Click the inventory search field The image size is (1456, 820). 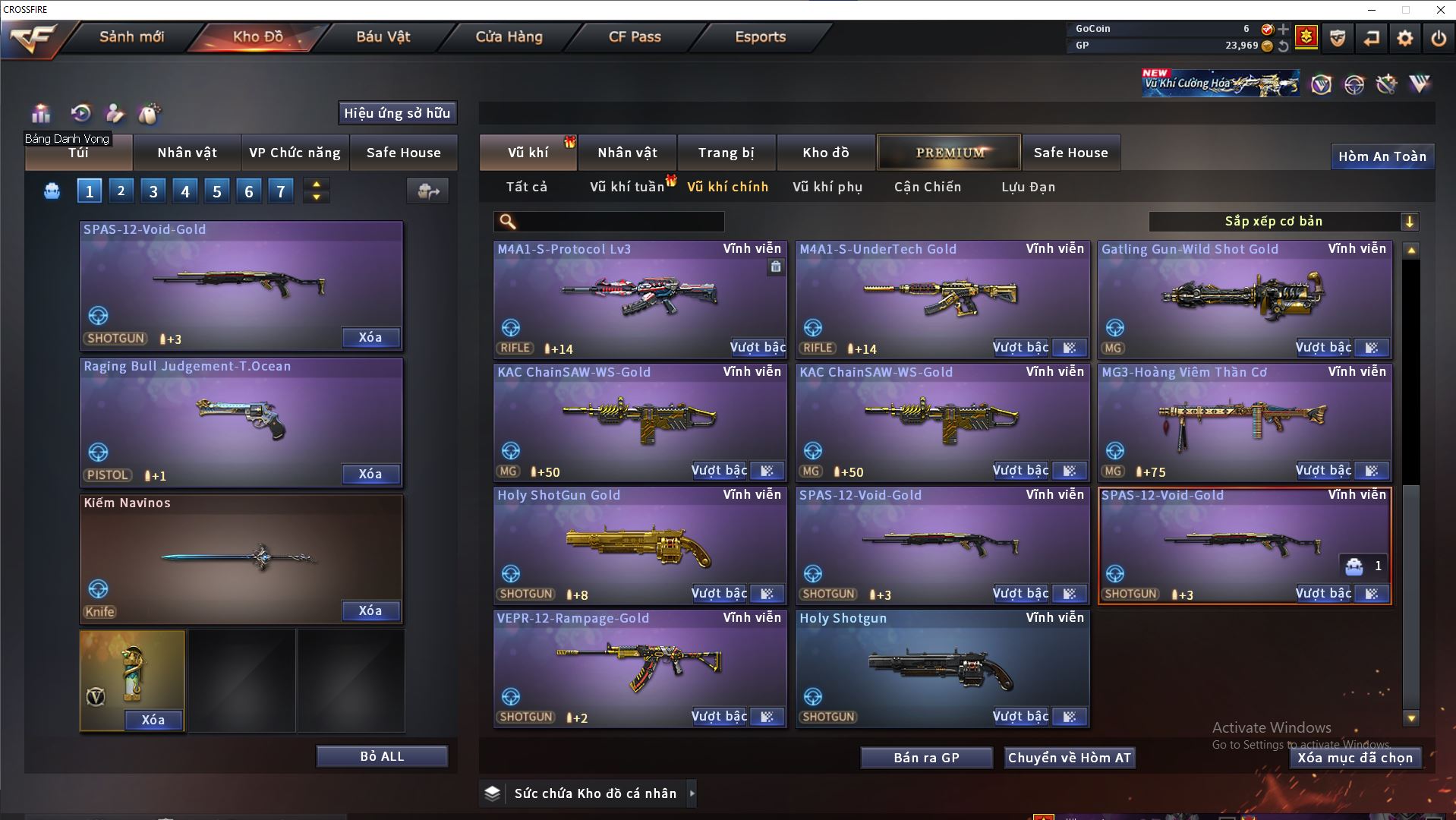619,222
